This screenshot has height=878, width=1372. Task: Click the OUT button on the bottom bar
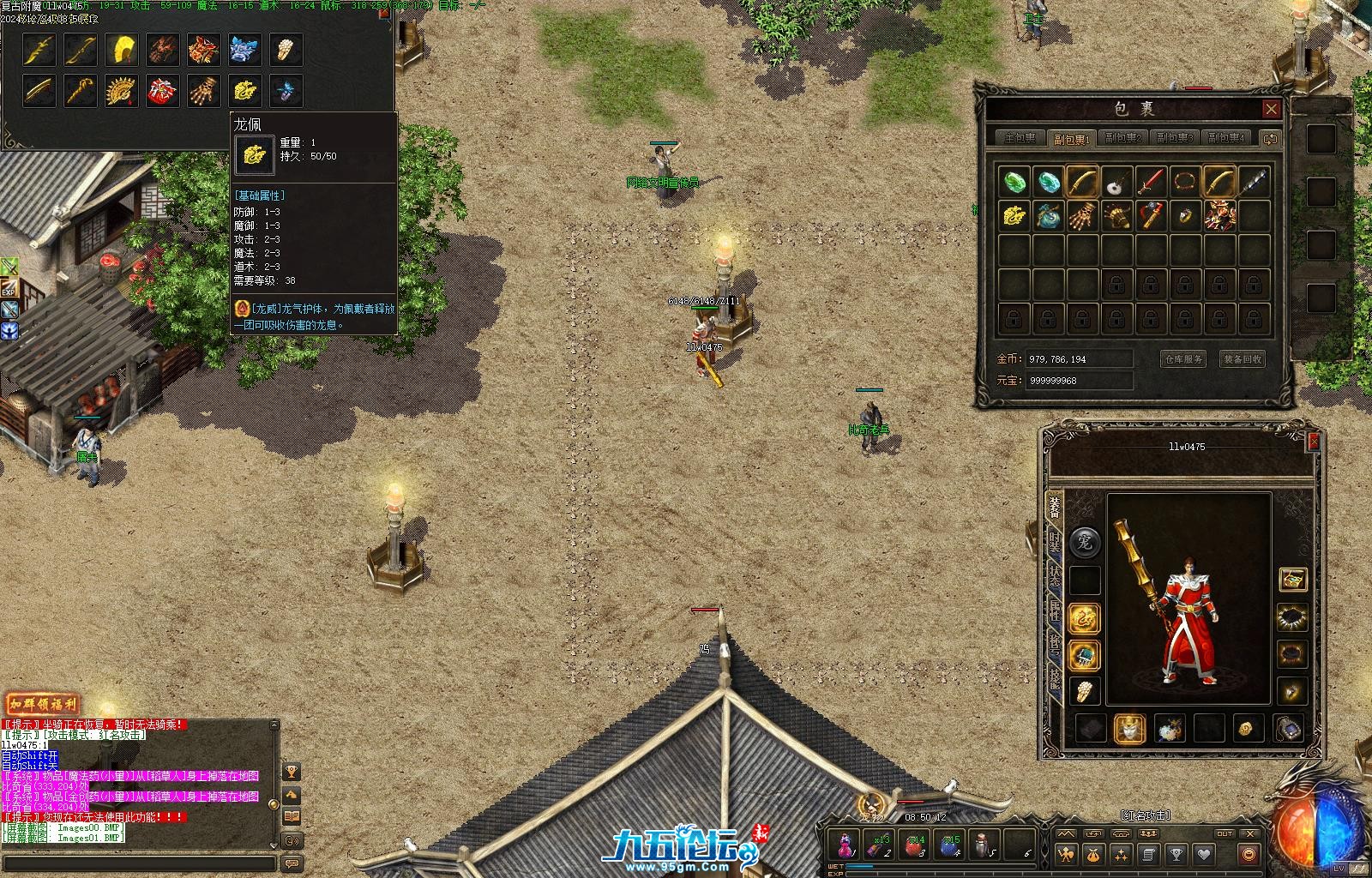pos(1224,833)
